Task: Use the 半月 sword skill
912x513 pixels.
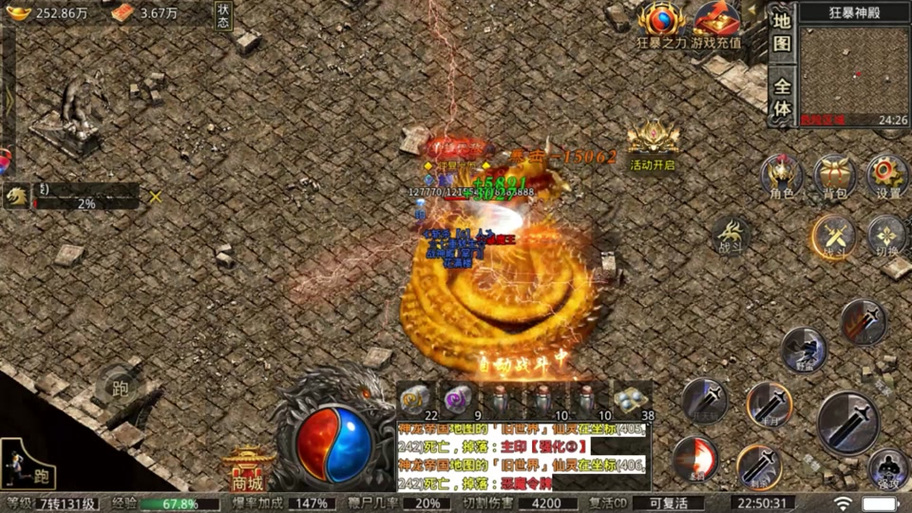Action: pyautogui.click(x=768, y=405)
